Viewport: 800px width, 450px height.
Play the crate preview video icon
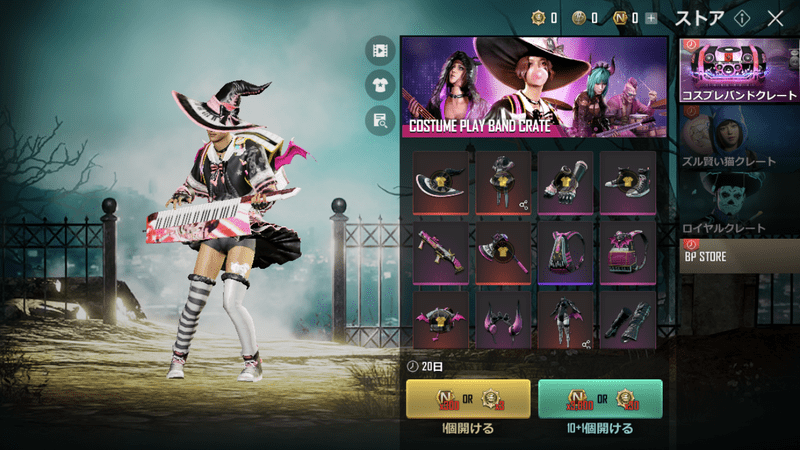pyautogui.click(x=379, y=49)
